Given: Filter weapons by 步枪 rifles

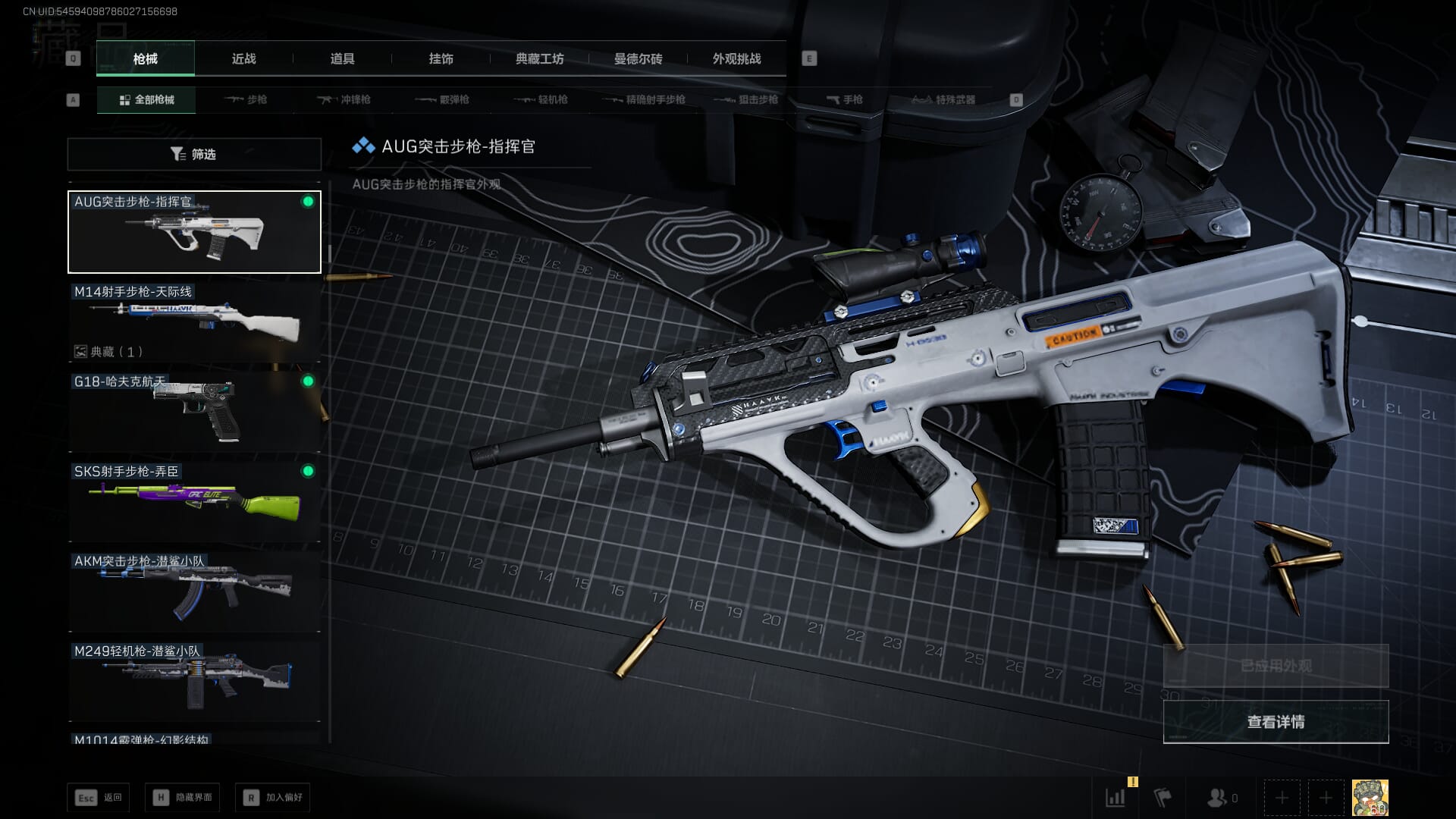Looking at the screenshot, I should click(246, 99).
